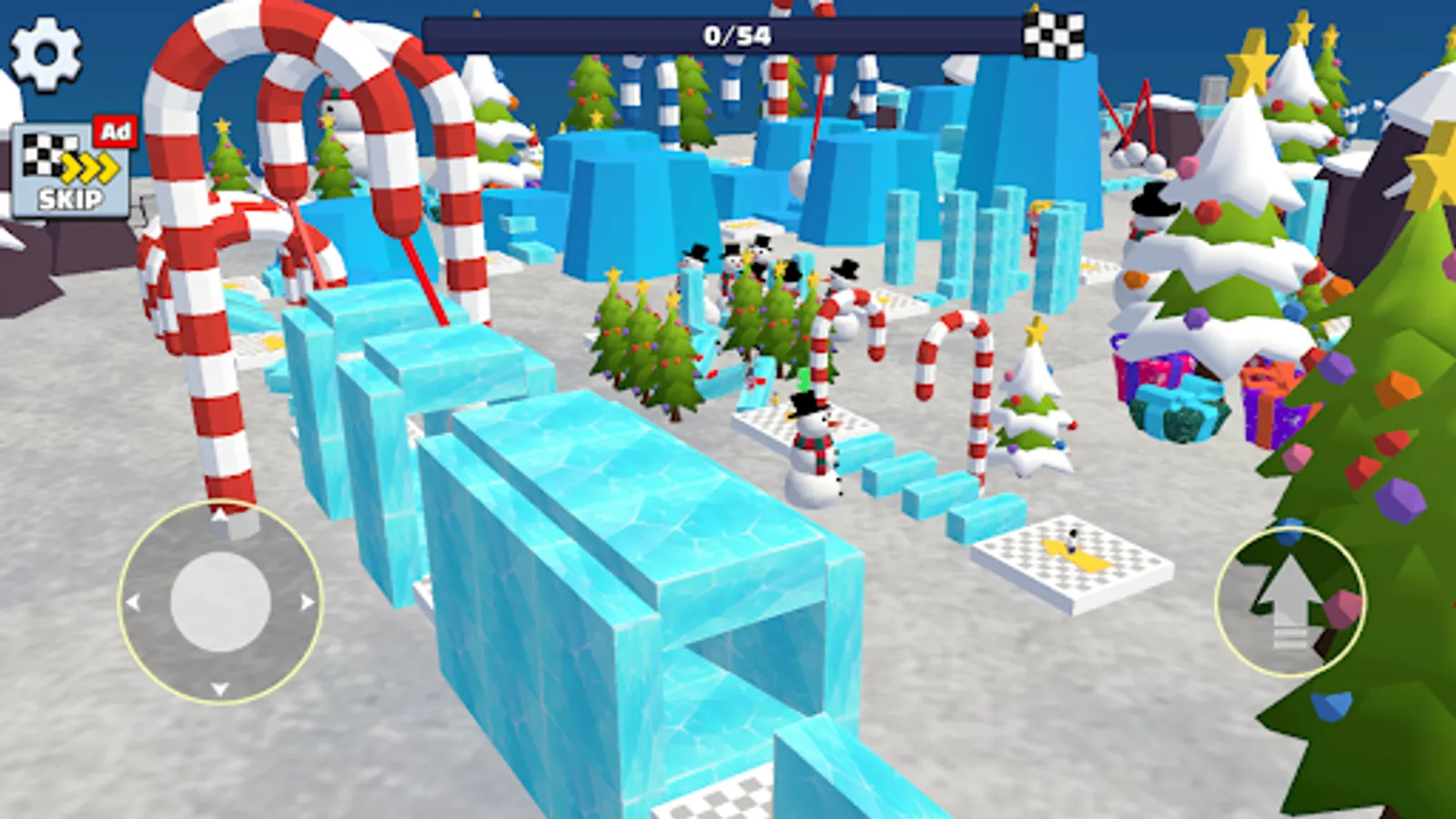Image resolution: width=1456 pixels, height=819 pixels.
Task: Click the 0/54 progress counter
Action: tap(740, 35)
